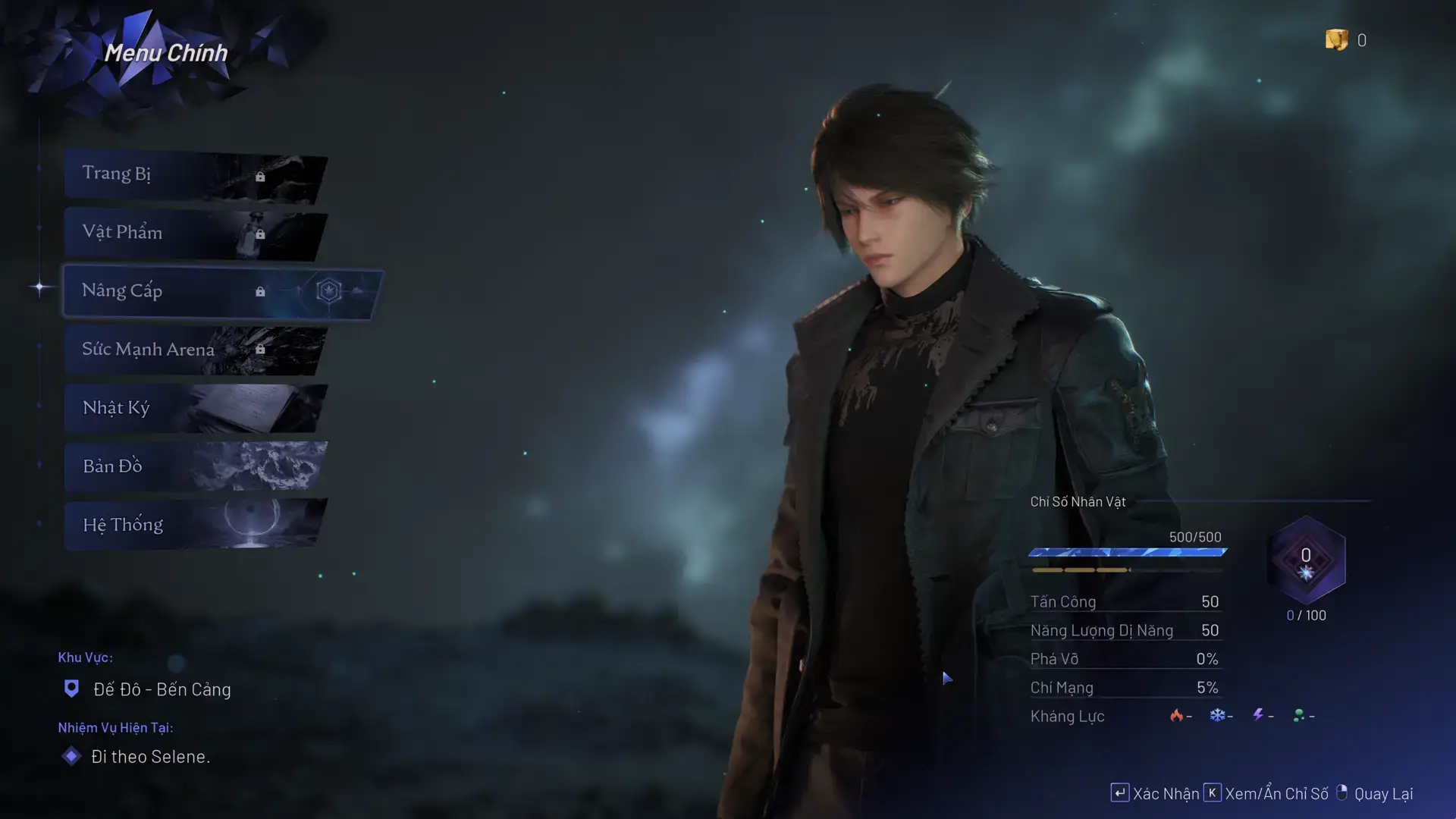This screenshot has height=819, width=1456.
Task: Click the circular badge icon on Nâng Cấp row
Action: coord(329,292)
